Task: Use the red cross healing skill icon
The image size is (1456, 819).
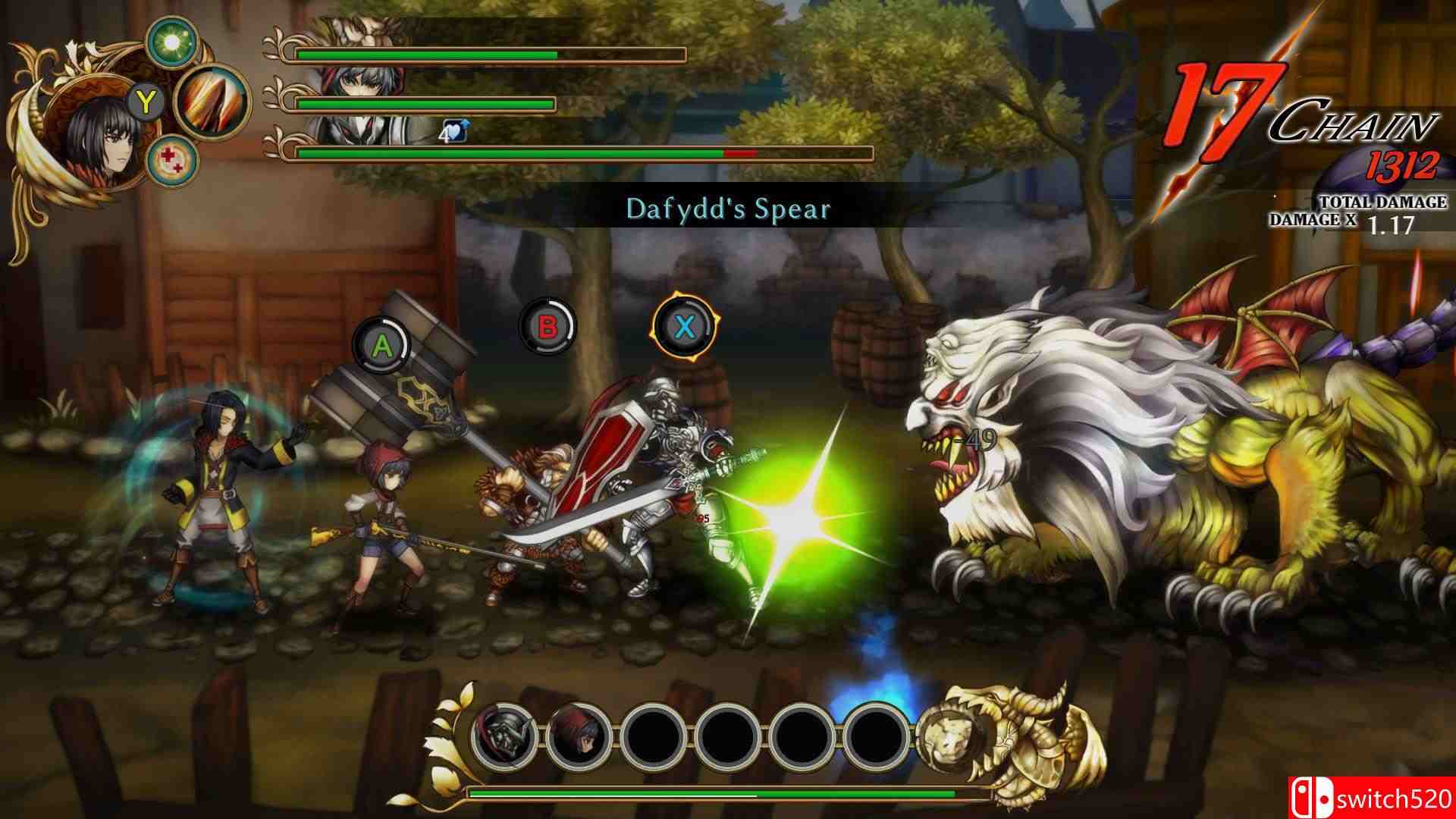Action: pos(173,159)
